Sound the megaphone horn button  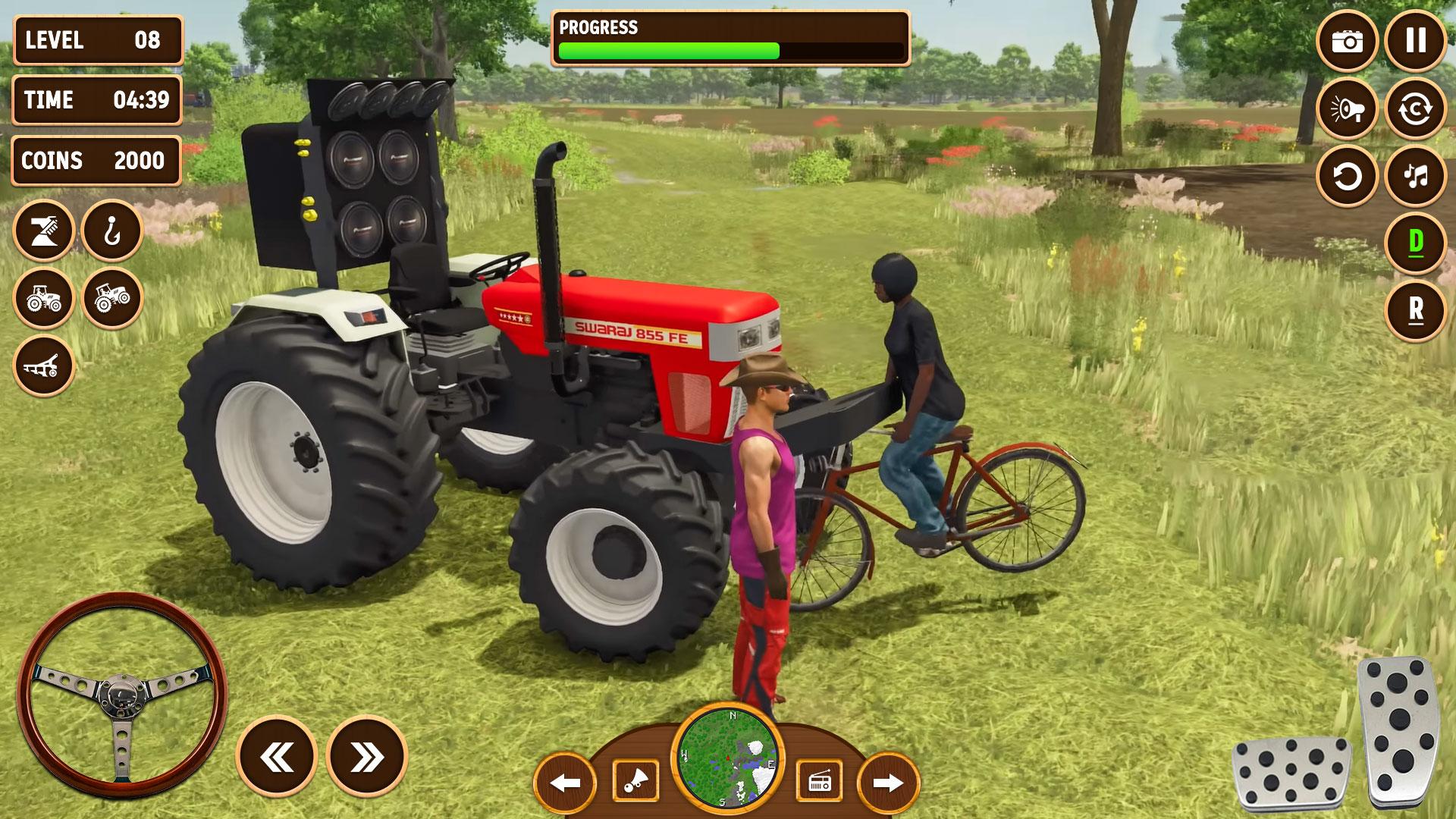[1348, 109]
